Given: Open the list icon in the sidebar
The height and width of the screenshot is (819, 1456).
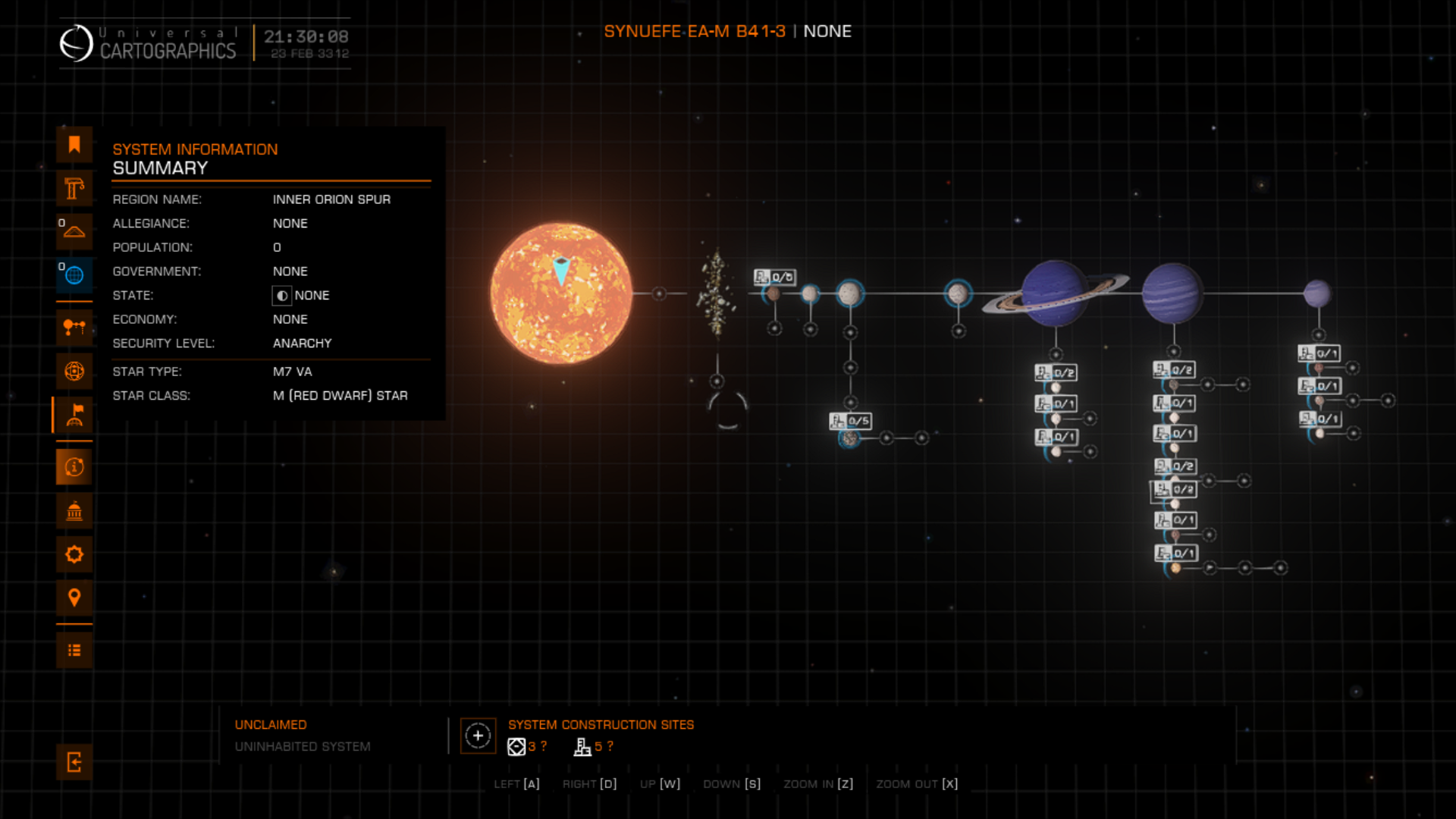Looking at the screenshot, I should [74, 651].
